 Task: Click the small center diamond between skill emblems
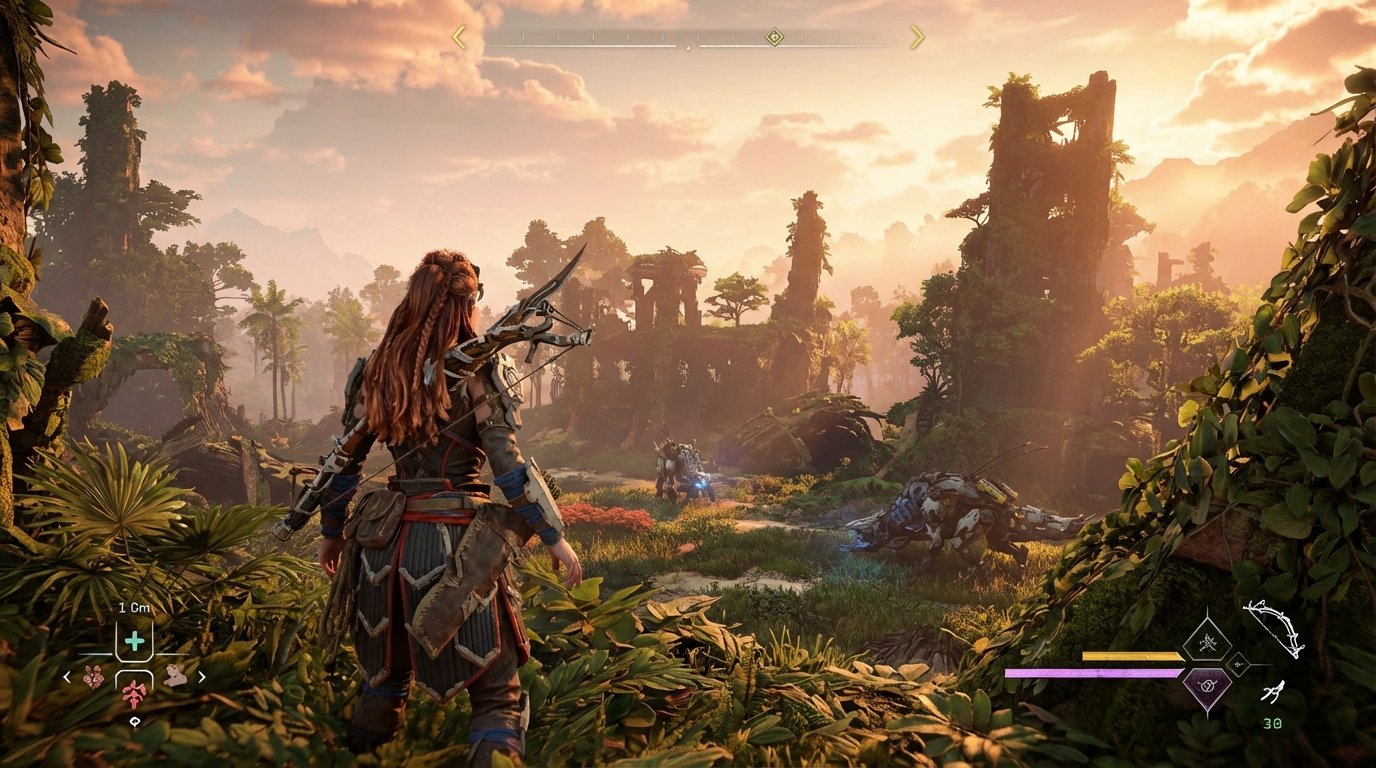coord(1238,664)
